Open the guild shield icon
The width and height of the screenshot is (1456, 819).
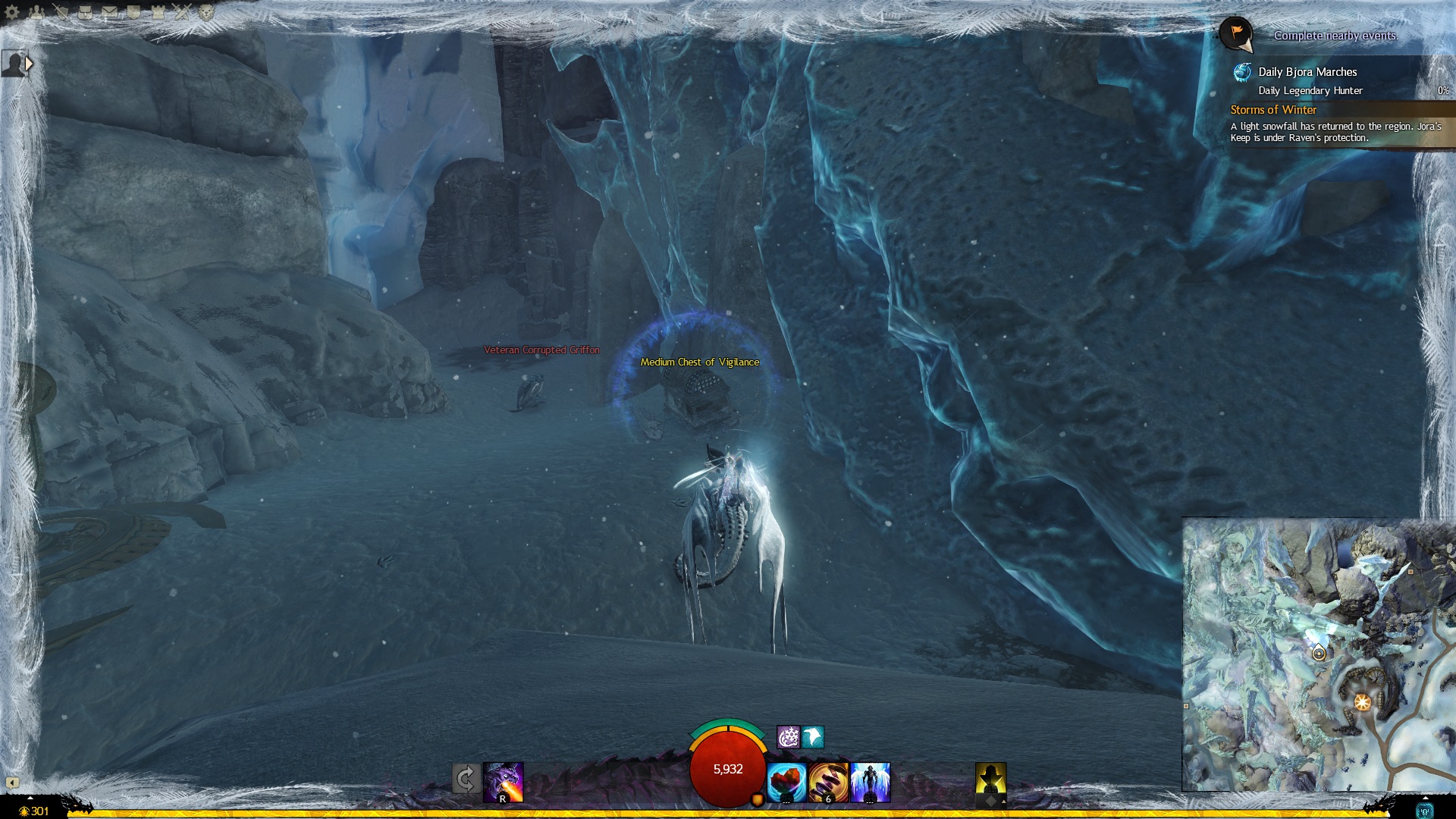click(133, 12)
